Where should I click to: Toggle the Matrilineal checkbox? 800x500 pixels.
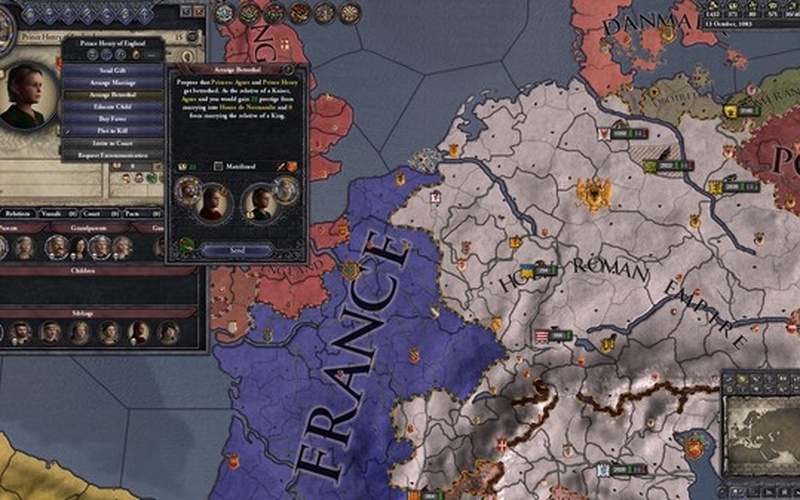[x=219, y=165]
